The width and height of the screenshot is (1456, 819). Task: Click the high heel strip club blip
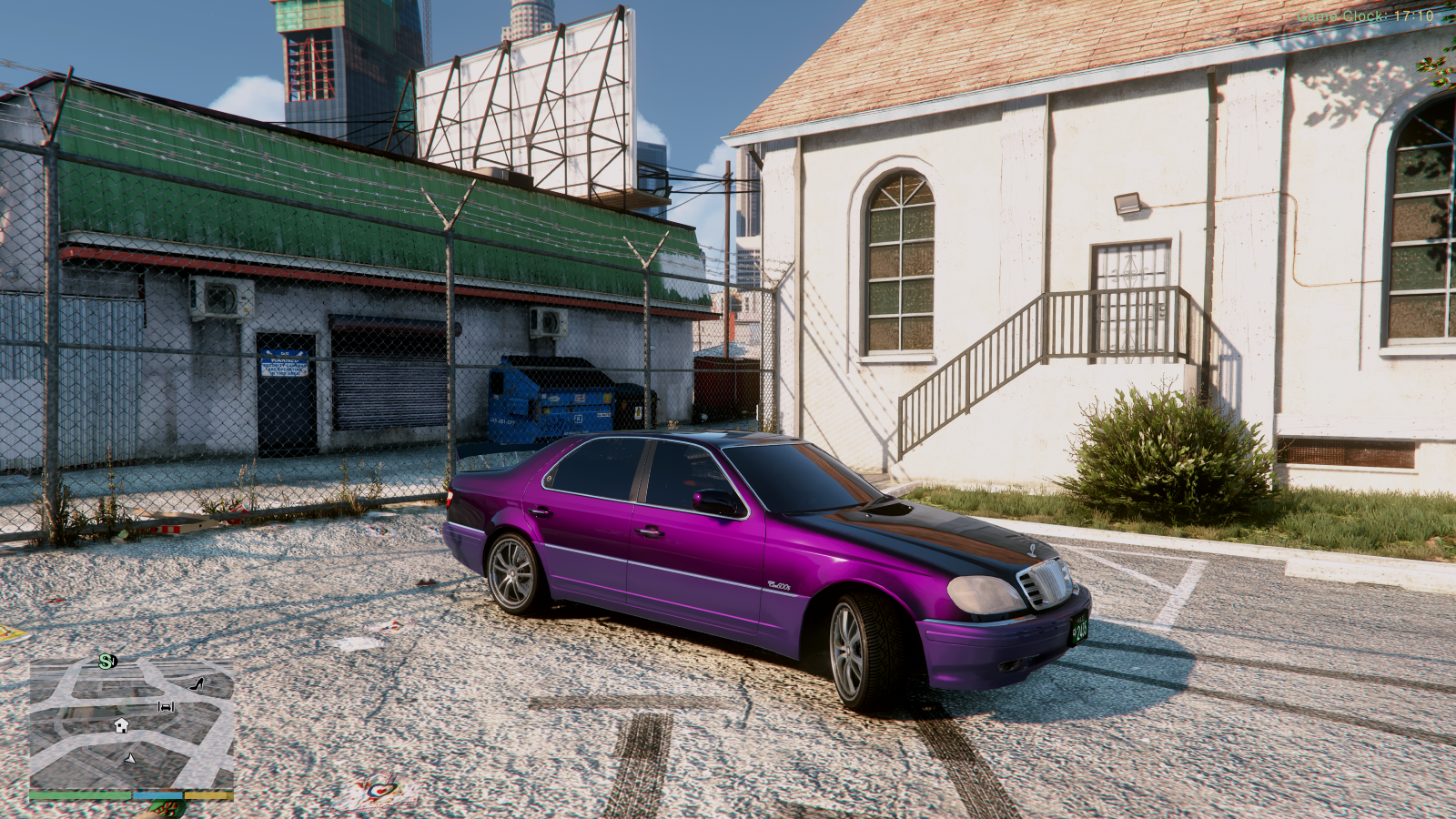(196, 683)
